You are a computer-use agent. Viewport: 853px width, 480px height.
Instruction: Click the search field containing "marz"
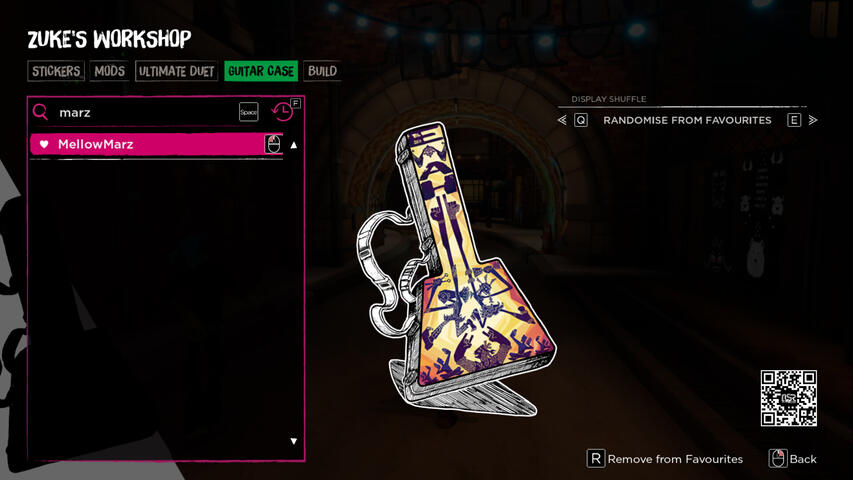[140, 113]
